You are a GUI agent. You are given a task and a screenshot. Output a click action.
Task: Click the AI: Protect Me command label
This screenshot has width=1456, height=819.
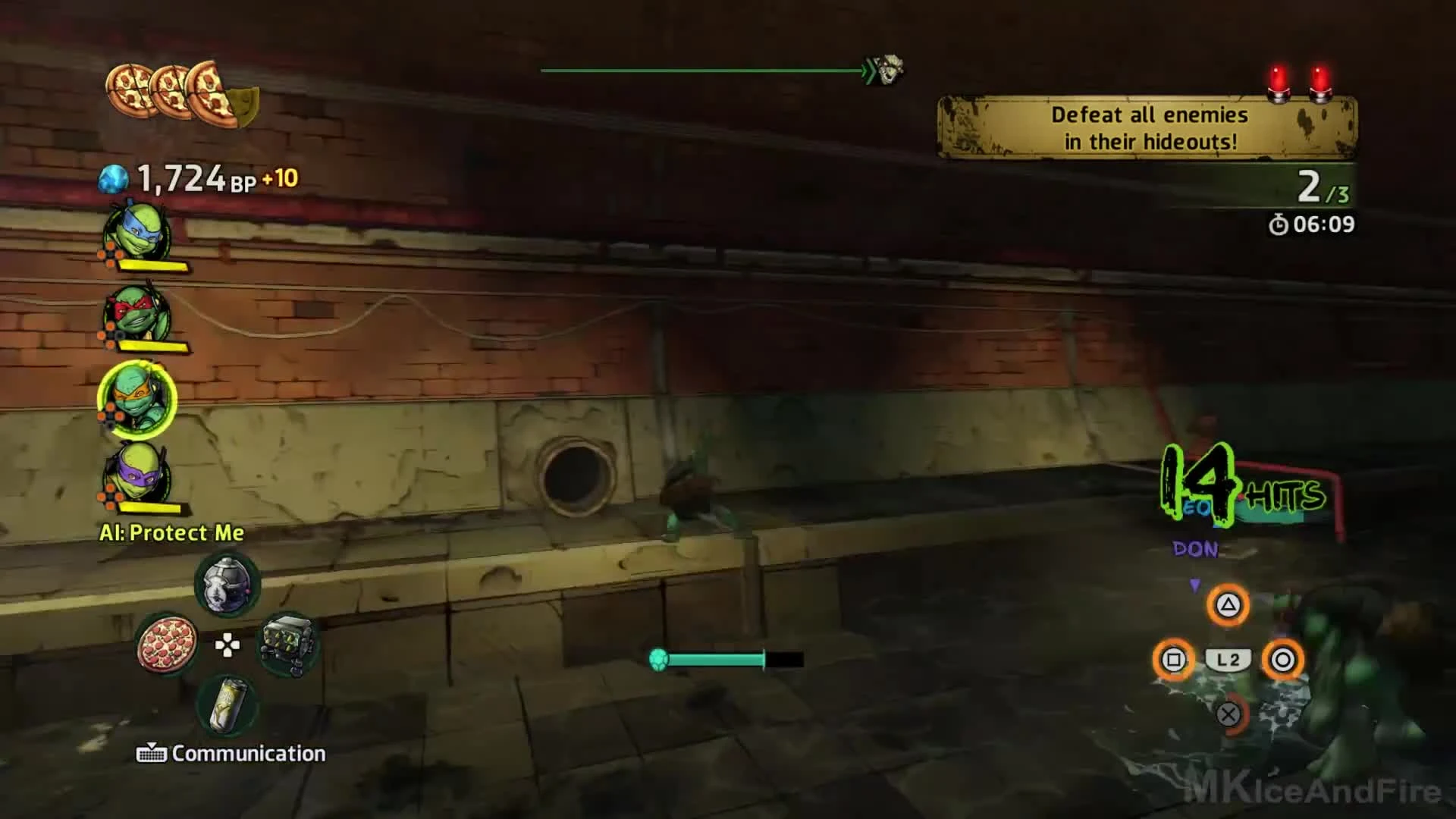[171, 533]
